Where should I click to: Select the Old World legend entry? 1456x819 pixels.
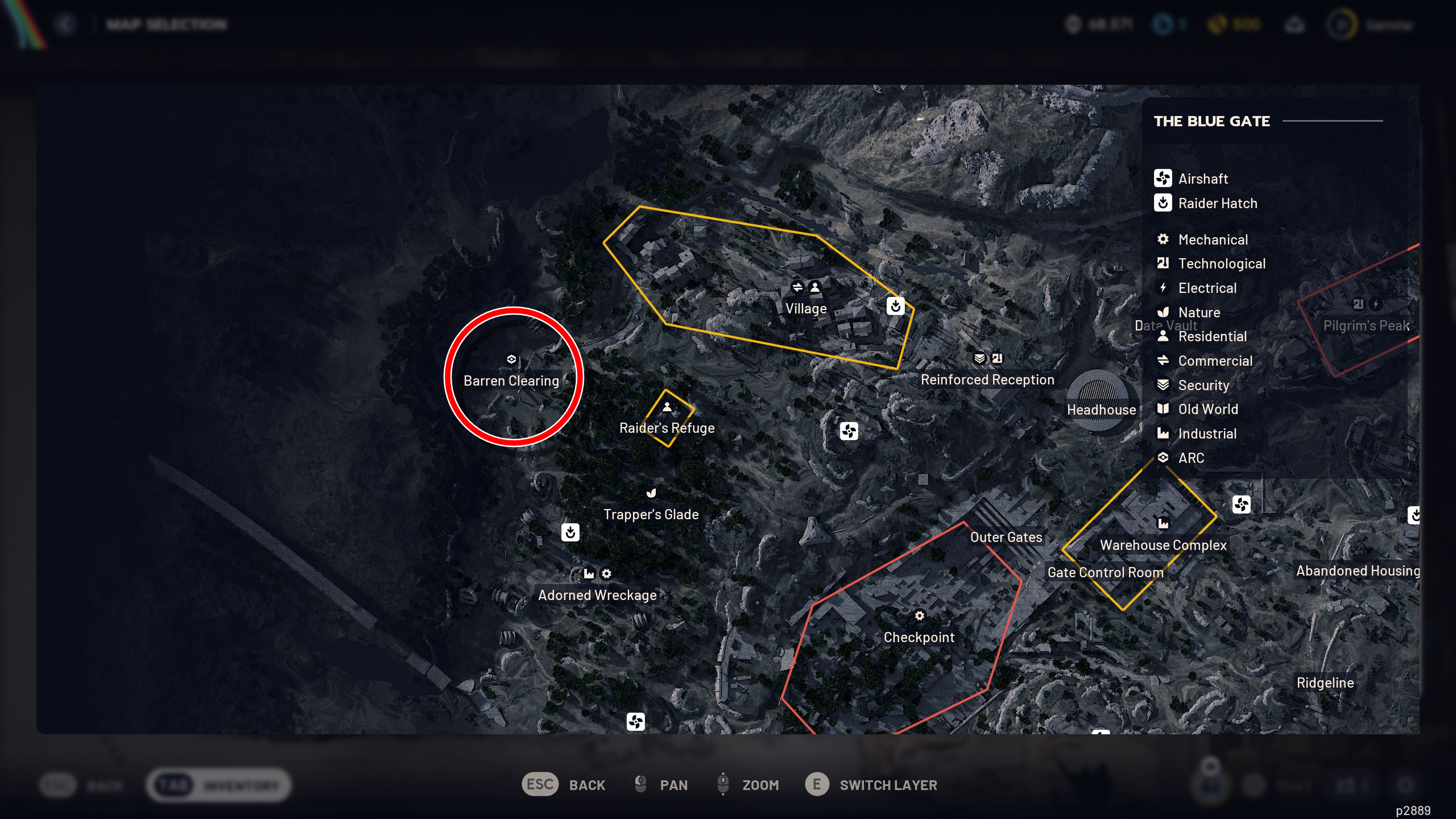[x=1207, y=409]
